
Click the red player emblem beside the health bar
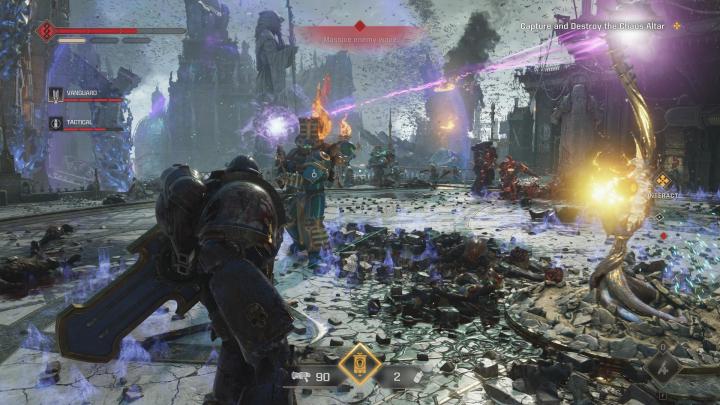click(46, 31)
